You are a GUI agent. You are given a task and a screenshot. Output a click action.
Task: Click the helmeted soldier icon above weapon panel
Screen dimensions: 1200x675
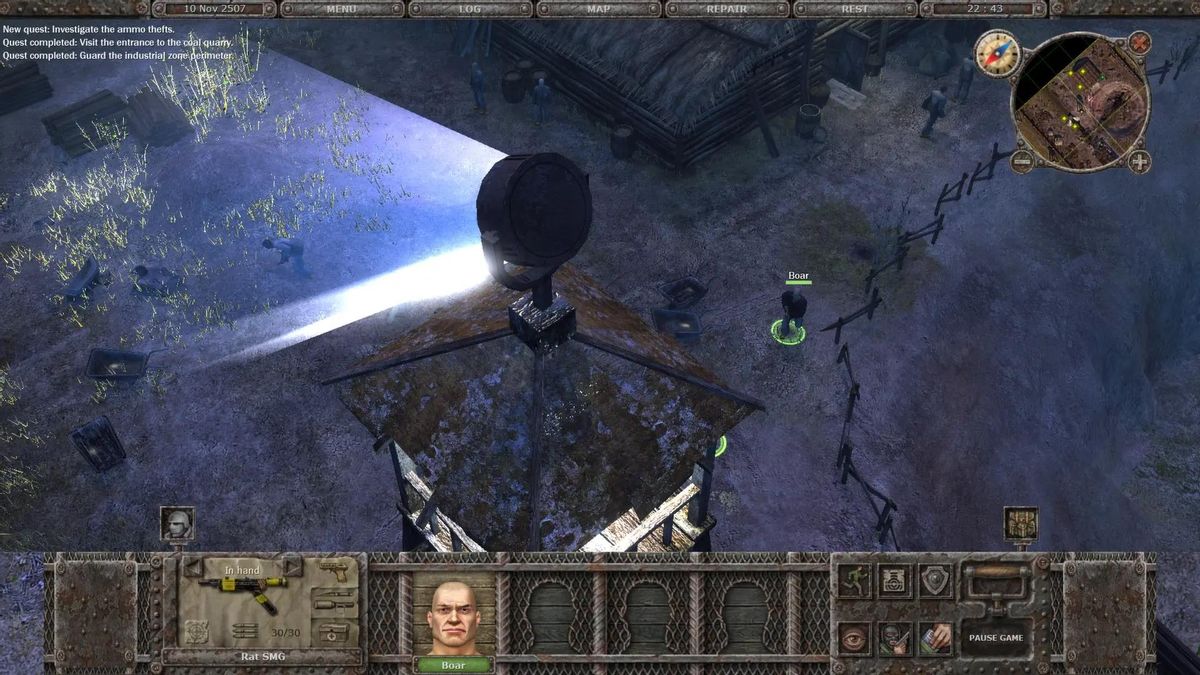177,524
